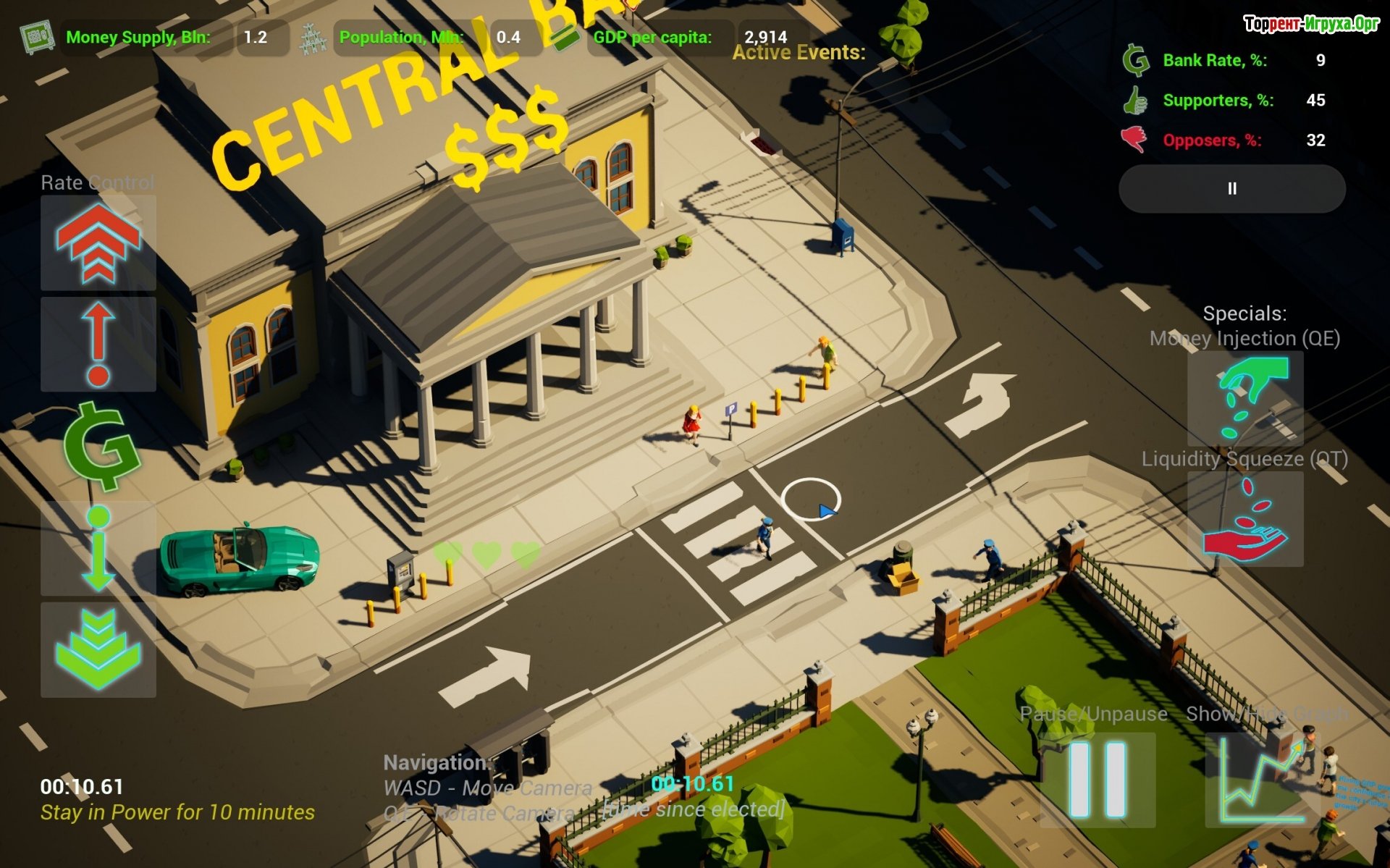Toggle the large Pause/Unpause button
Image resolution: width=1390 pixels, height=868 pixels.
pos(1097,779)
